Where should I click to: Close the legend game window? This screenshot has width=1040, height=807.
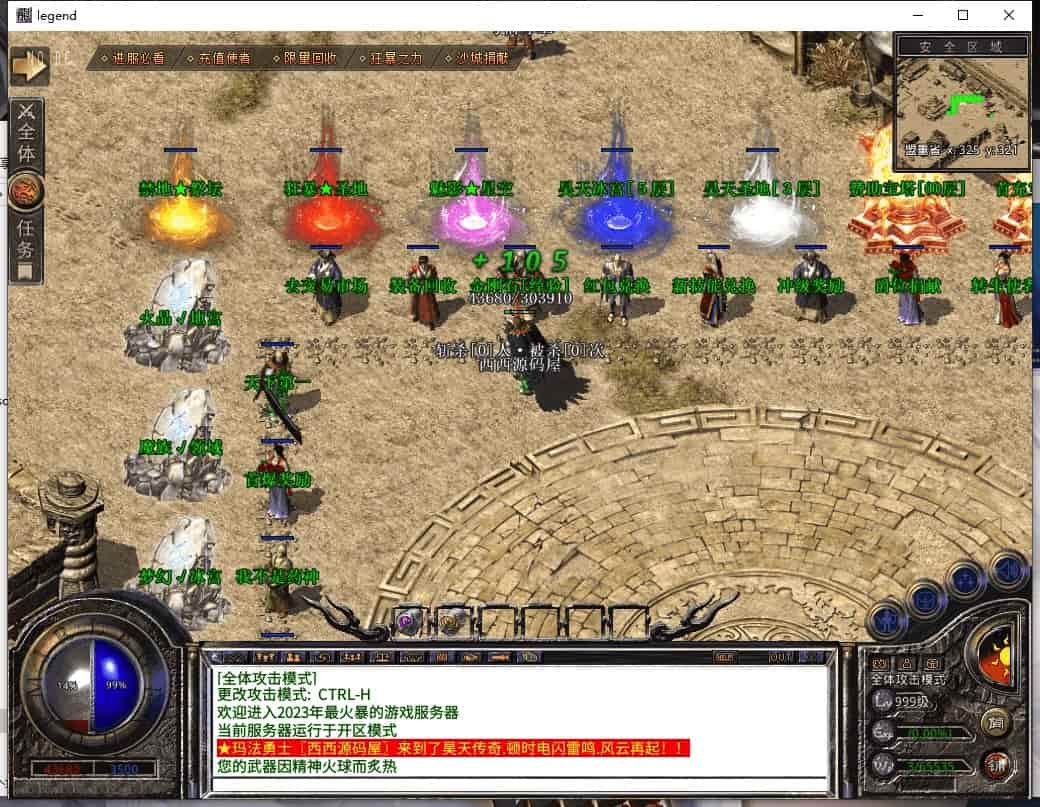(1009, 15)
